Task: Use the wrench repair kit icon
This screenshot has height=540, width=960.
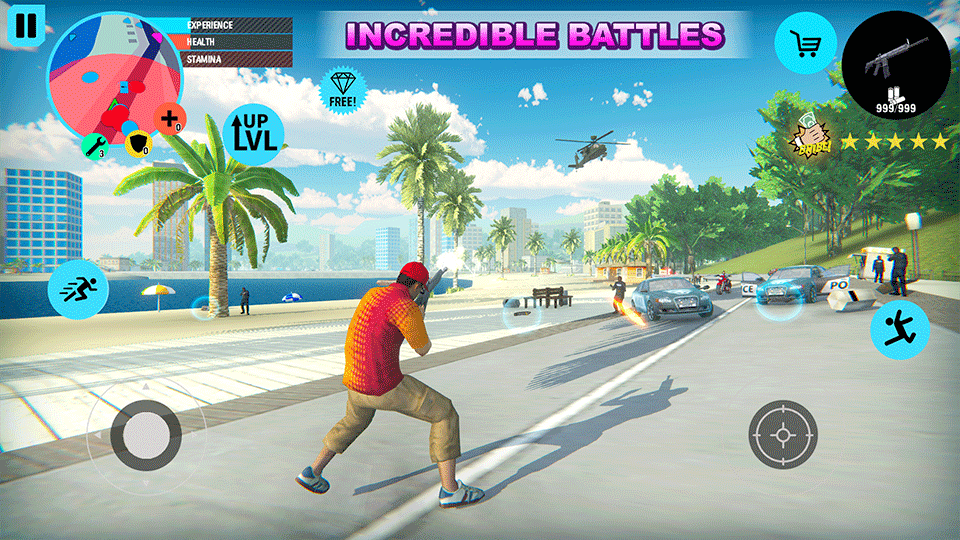Action: (x=93, y=147)
